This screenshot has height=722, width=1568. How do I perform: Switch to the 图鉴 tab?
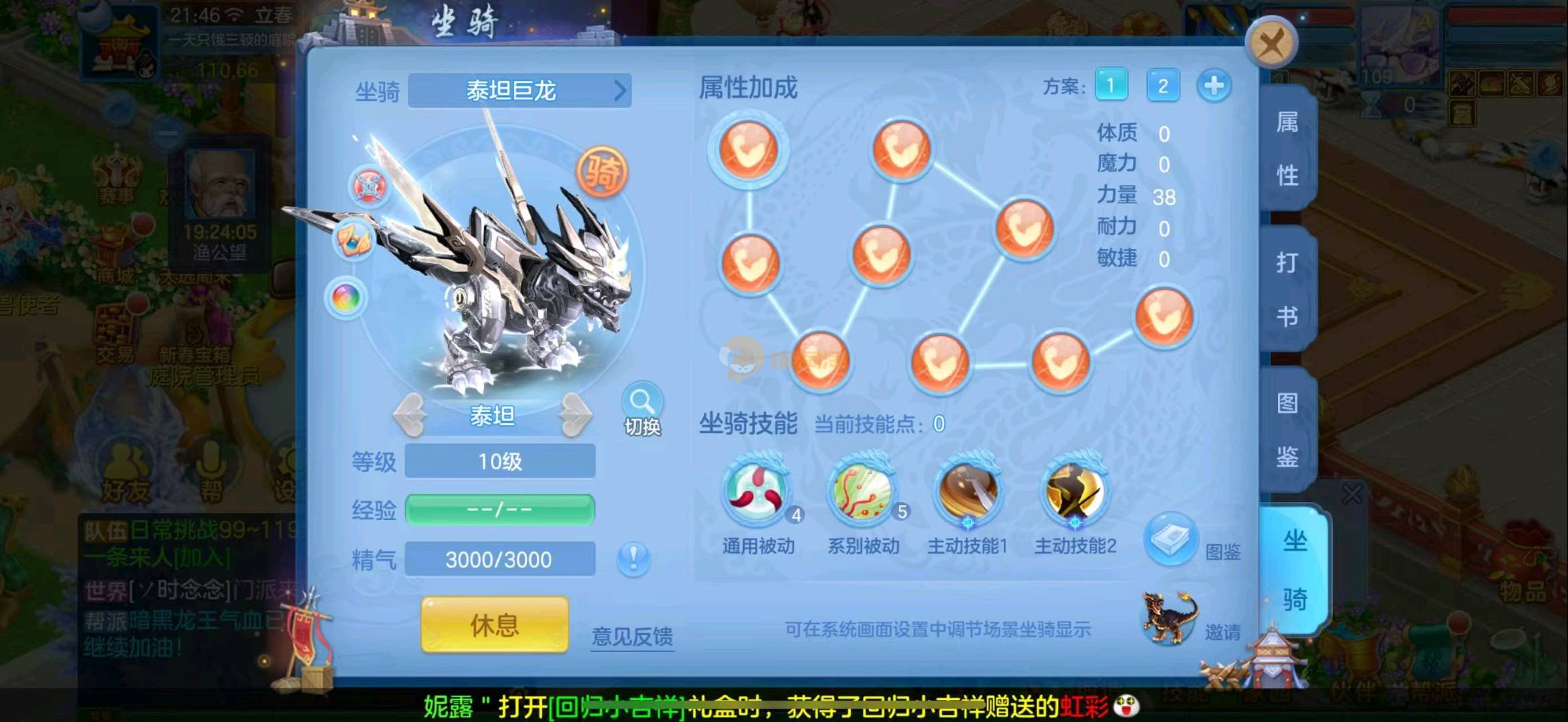tap(1287, 429)
